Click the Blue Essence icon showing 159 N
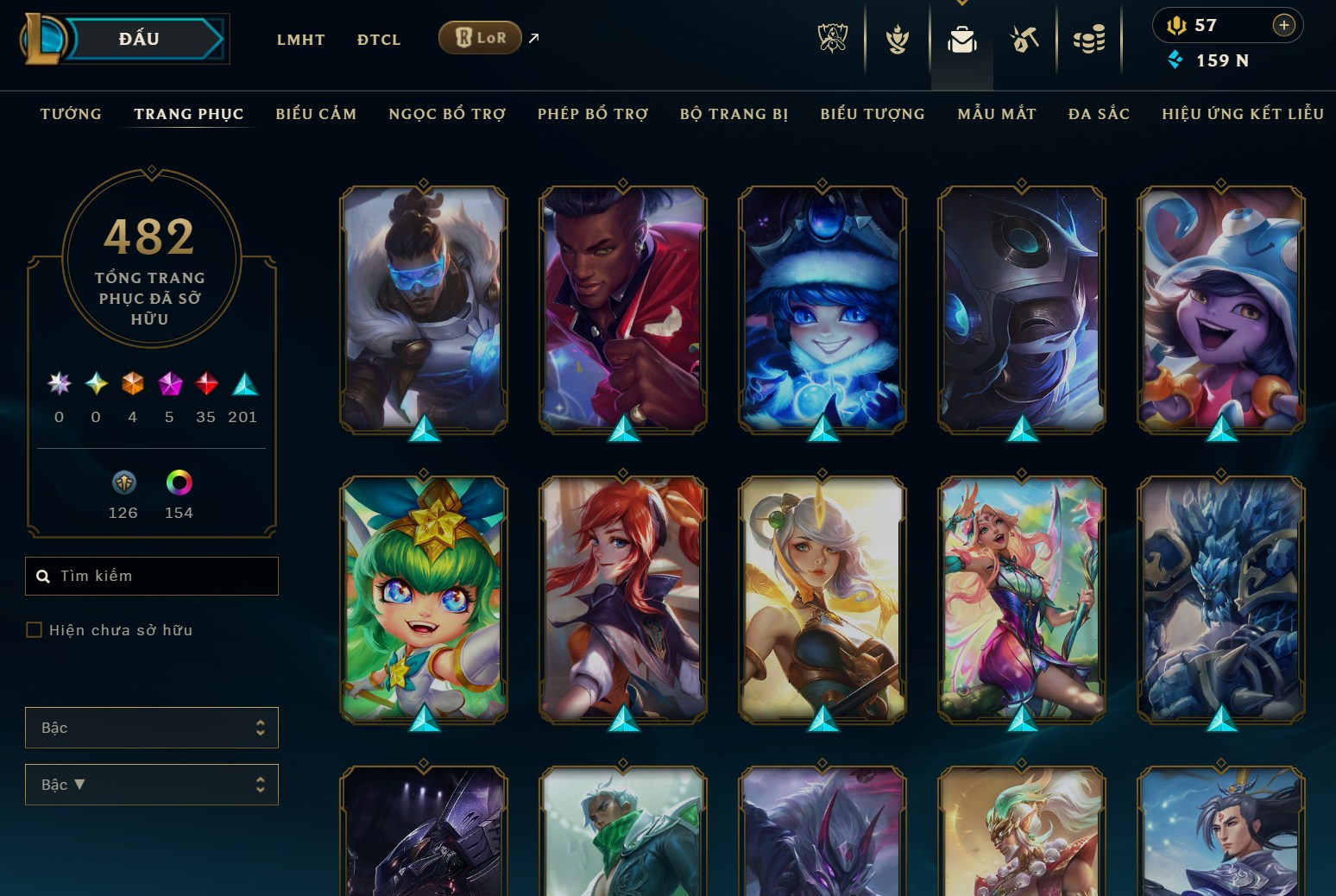 1176,60
